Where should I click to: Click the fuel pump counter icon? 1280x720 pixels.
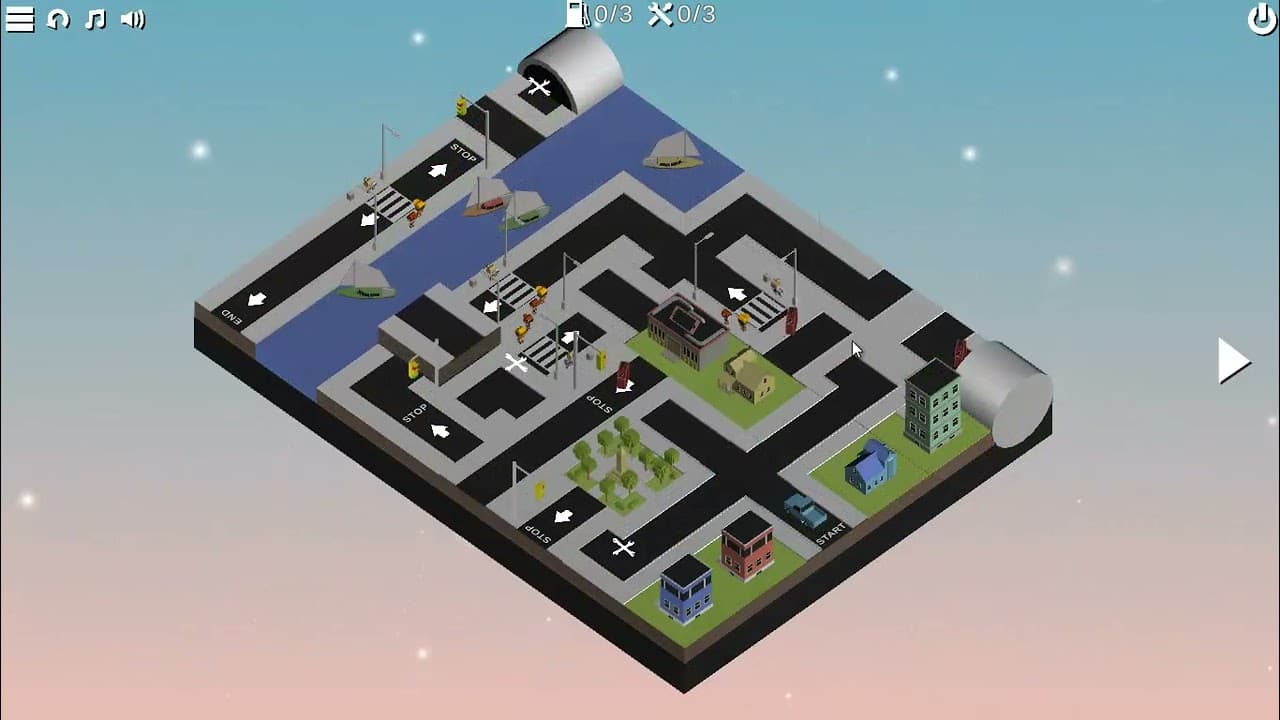point(578,14)
